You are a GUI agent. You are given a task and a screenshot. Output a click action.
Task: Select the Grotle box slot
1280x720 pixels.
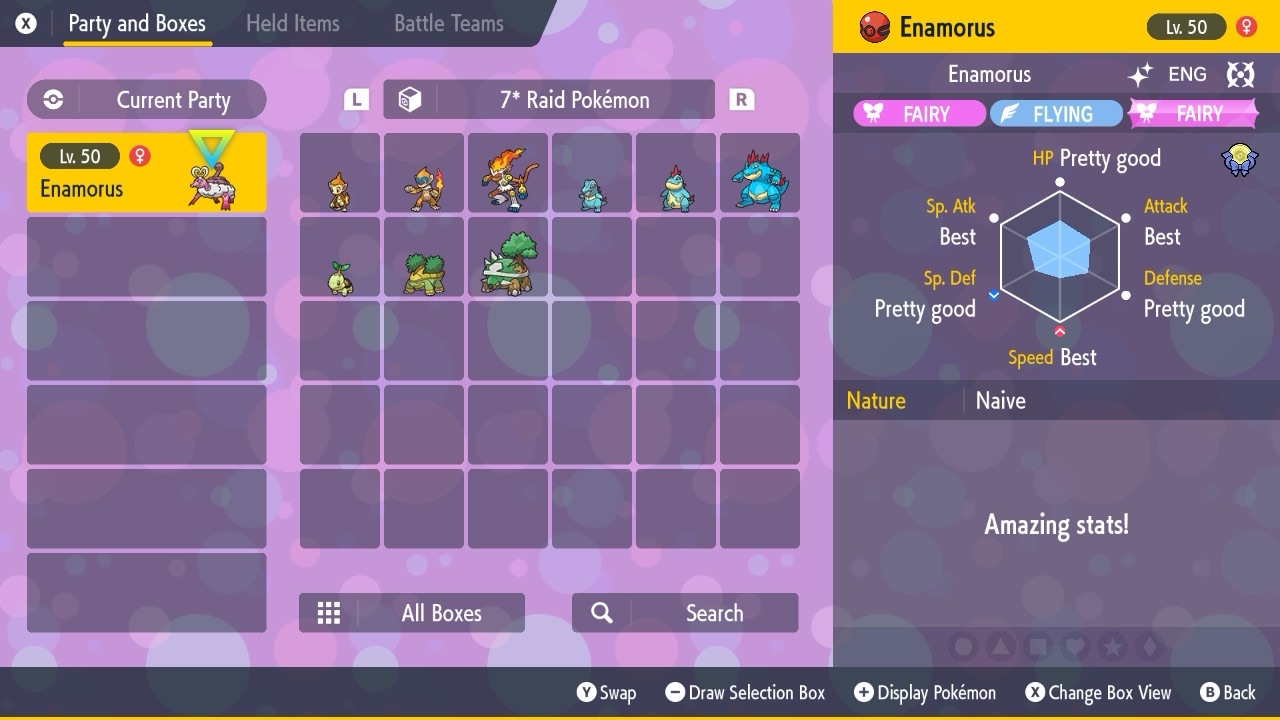424,258
